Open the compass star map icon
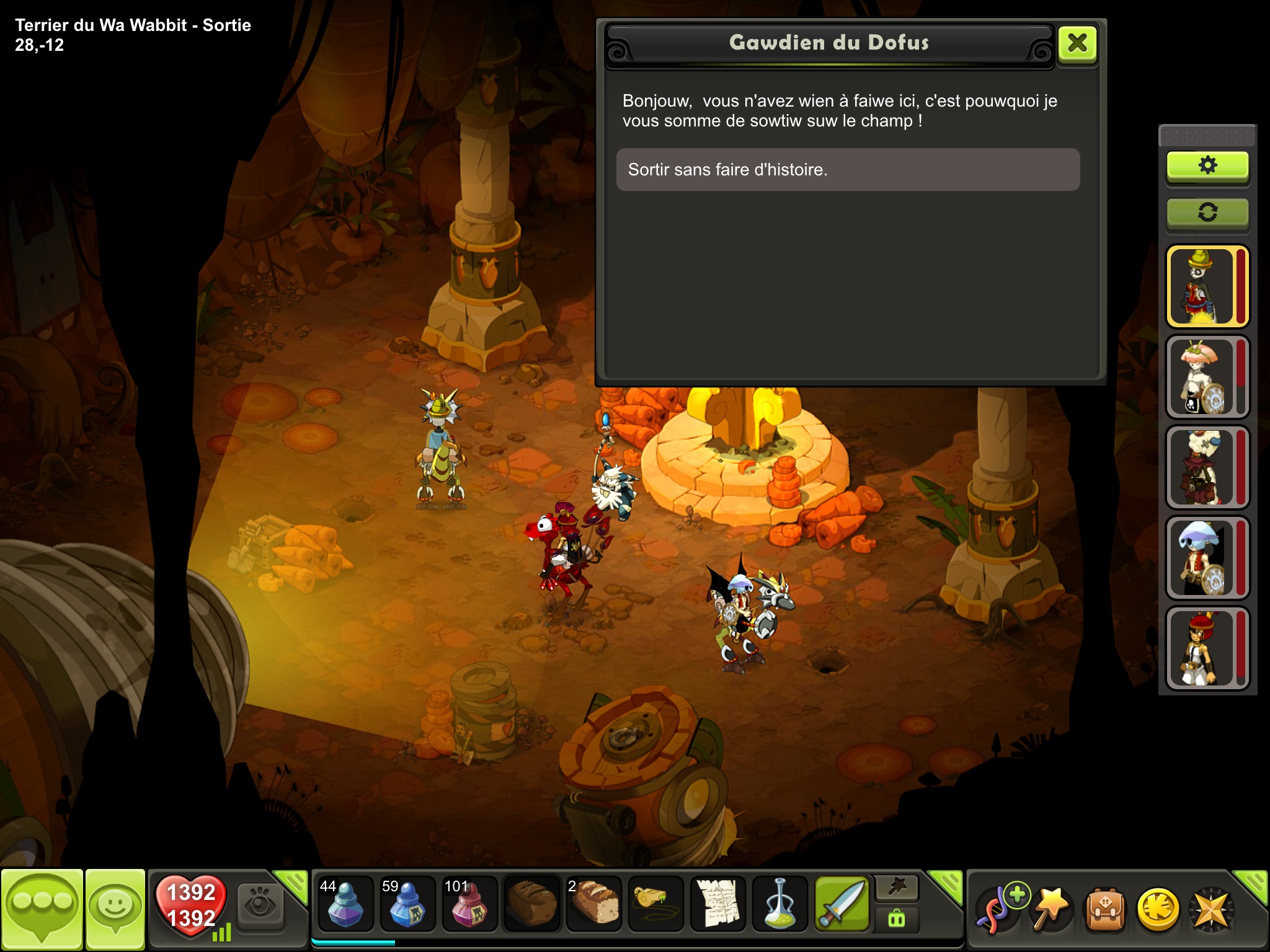 coord(1210,910)
